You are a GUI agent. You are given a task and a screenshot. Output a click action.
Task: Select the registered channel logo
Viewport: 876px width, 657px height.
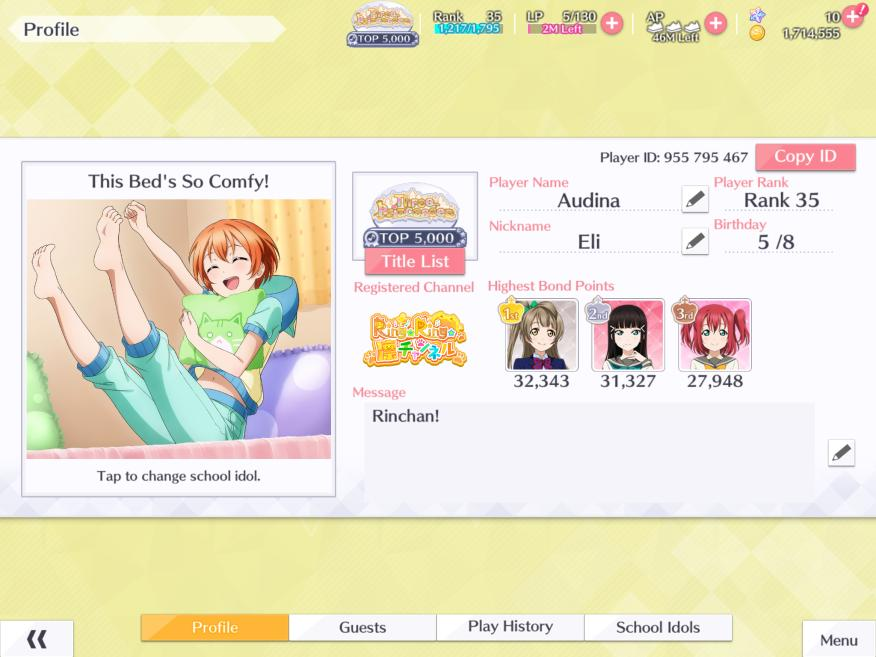(x=415, y=341)
